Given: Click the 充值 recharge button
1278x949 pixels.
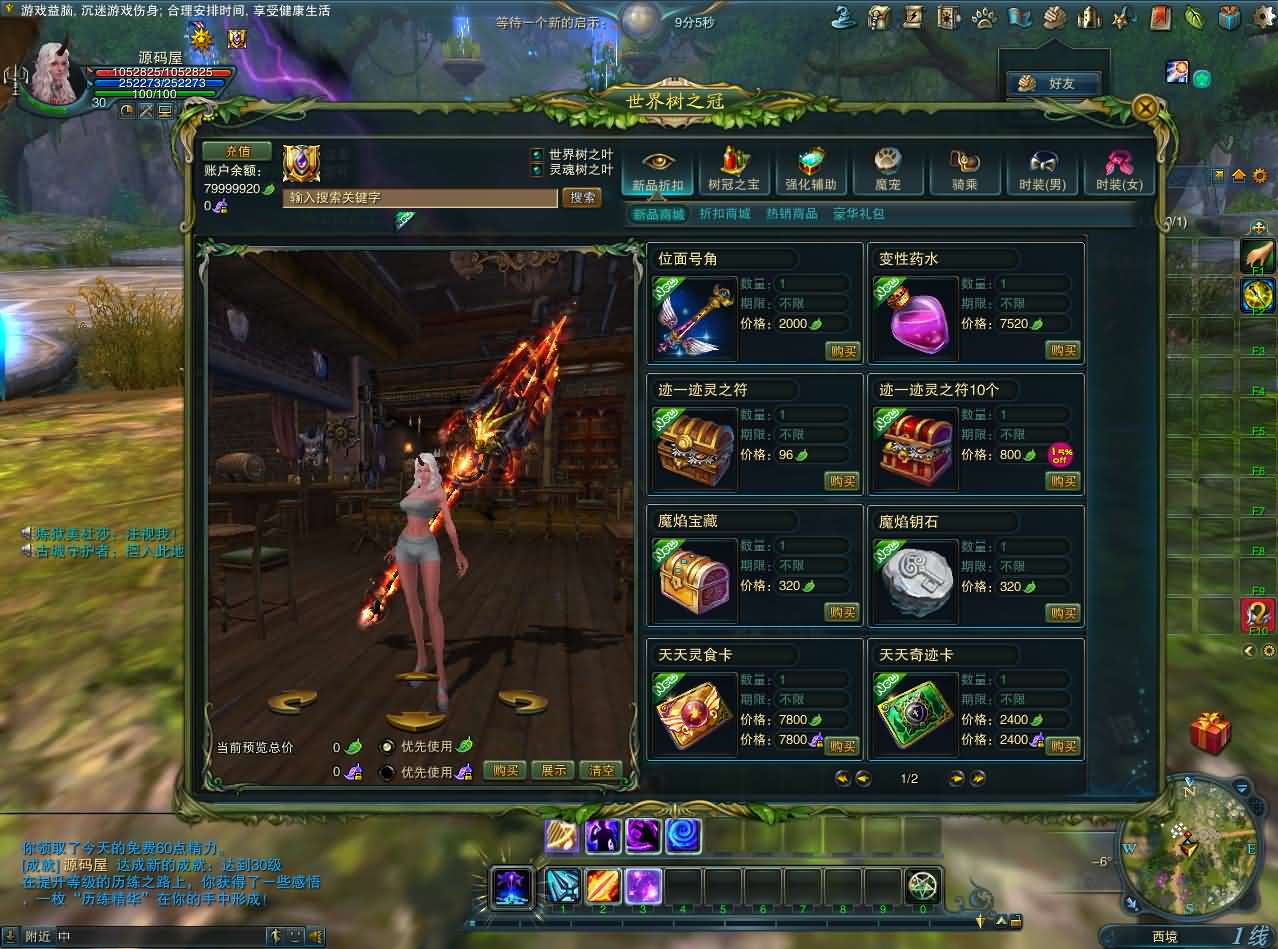Looking at the screenshot, I should pyautogui.click(x=237, y=151).
